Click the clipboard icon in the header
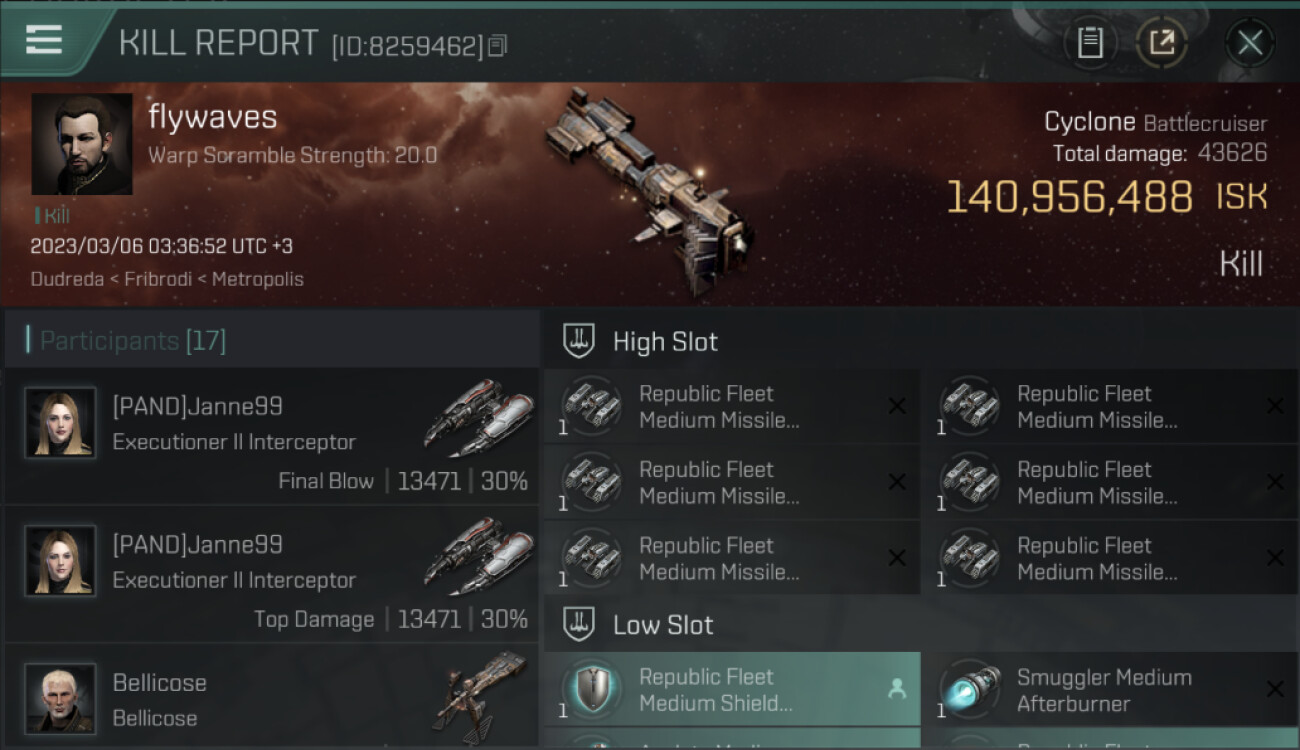The image size is (1300, 750). [1090, 43]
